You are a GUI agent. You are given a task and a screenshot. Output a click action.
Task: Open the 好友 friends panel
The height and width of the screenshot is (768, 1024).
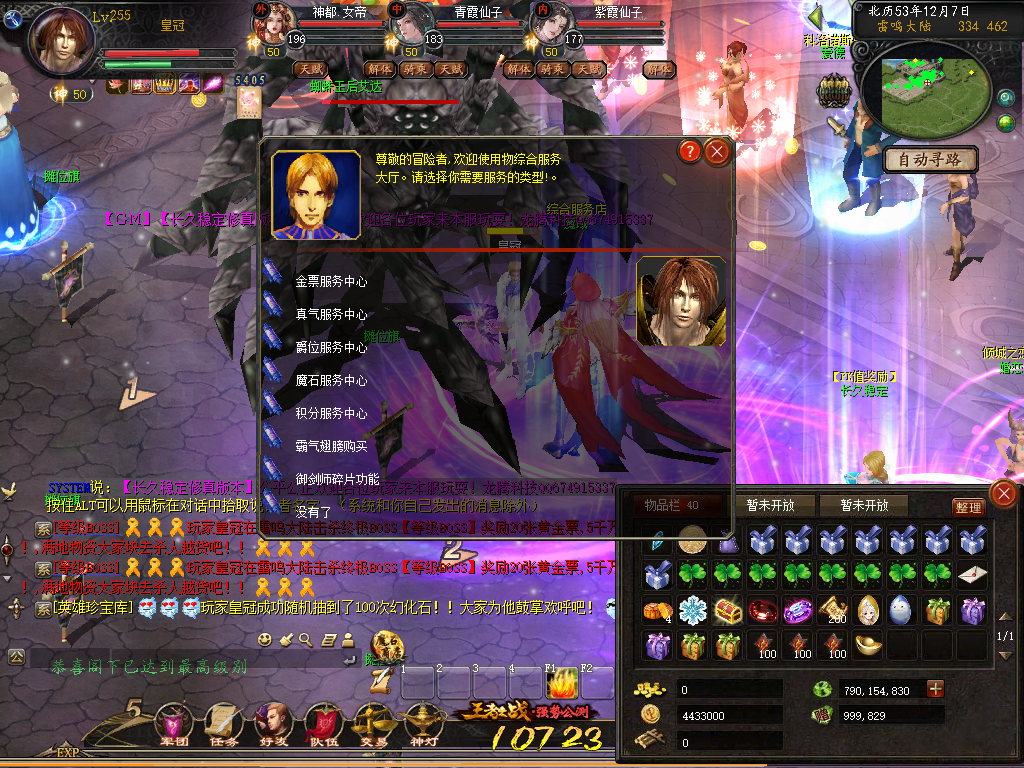(x=271, y=724)
